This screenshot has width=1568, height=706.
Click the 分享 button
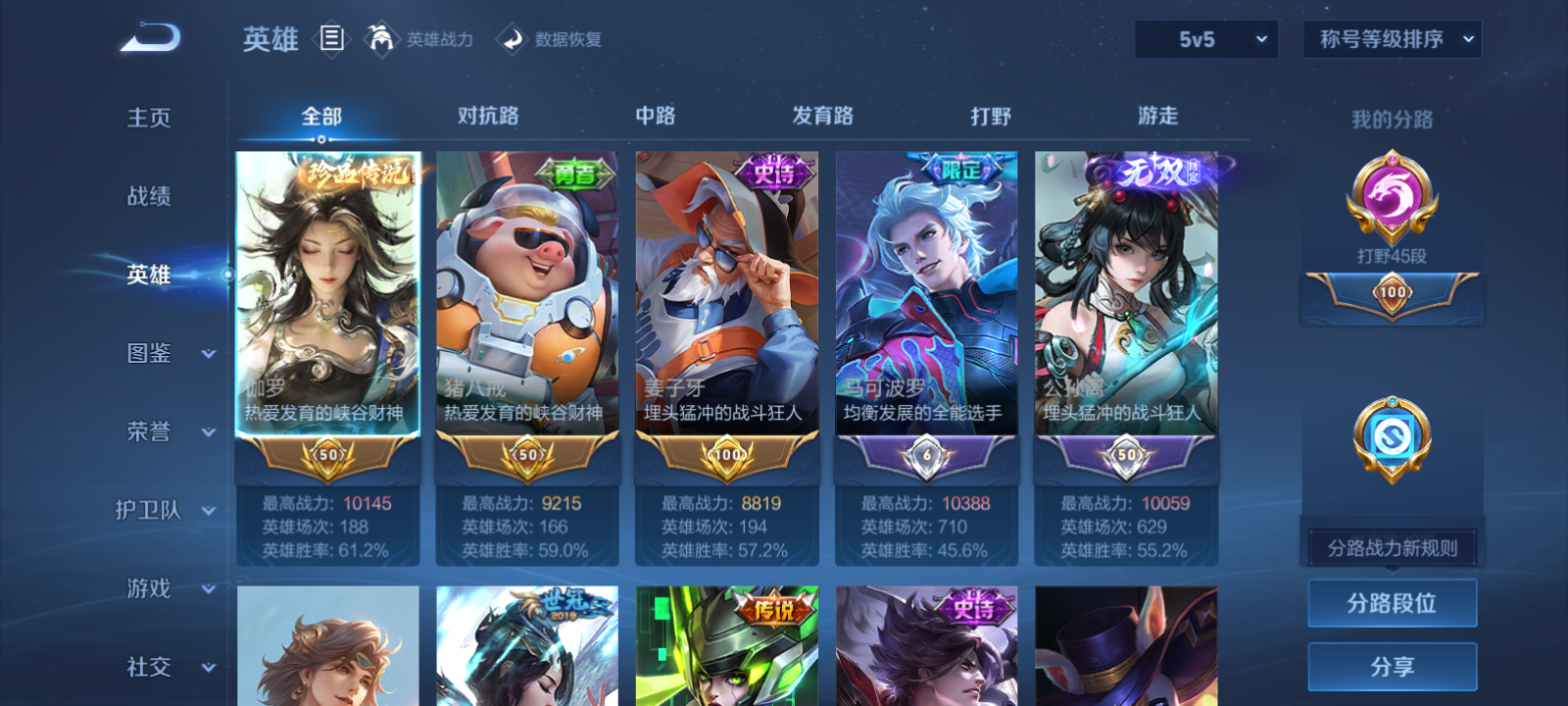(1393, 665)
